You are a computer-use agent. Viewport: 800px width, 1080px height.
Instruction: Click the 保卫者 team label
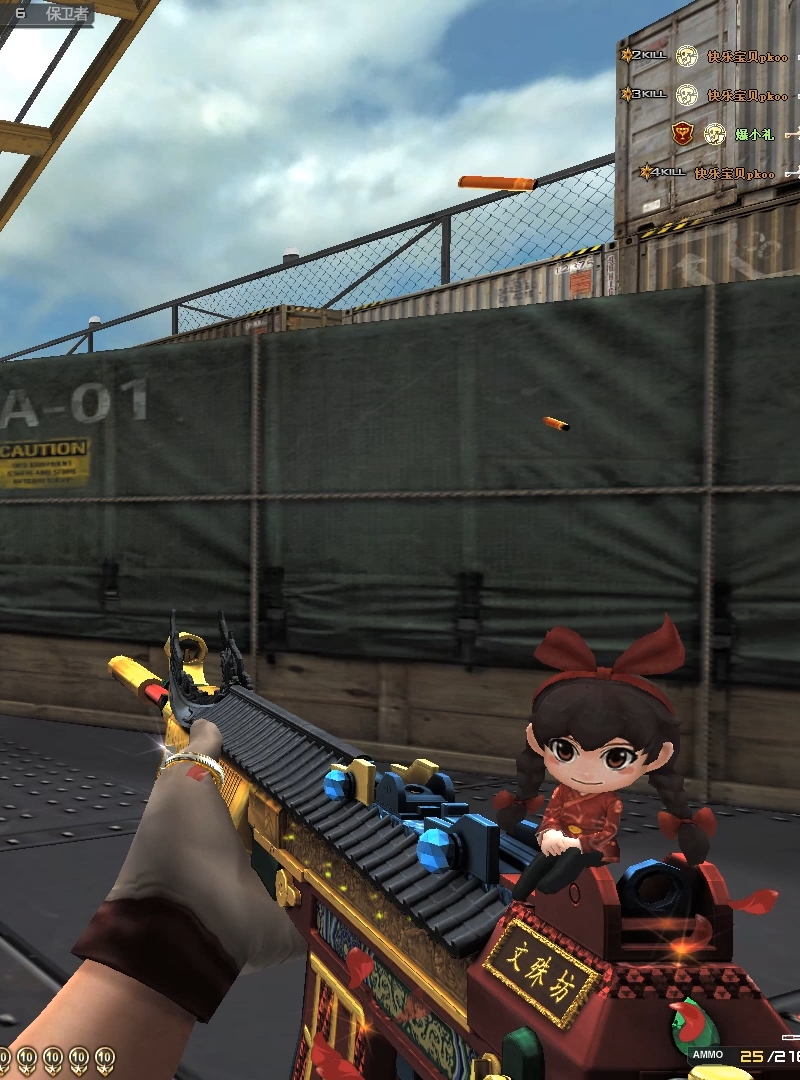pyautogui.click(x=68, y=14)
